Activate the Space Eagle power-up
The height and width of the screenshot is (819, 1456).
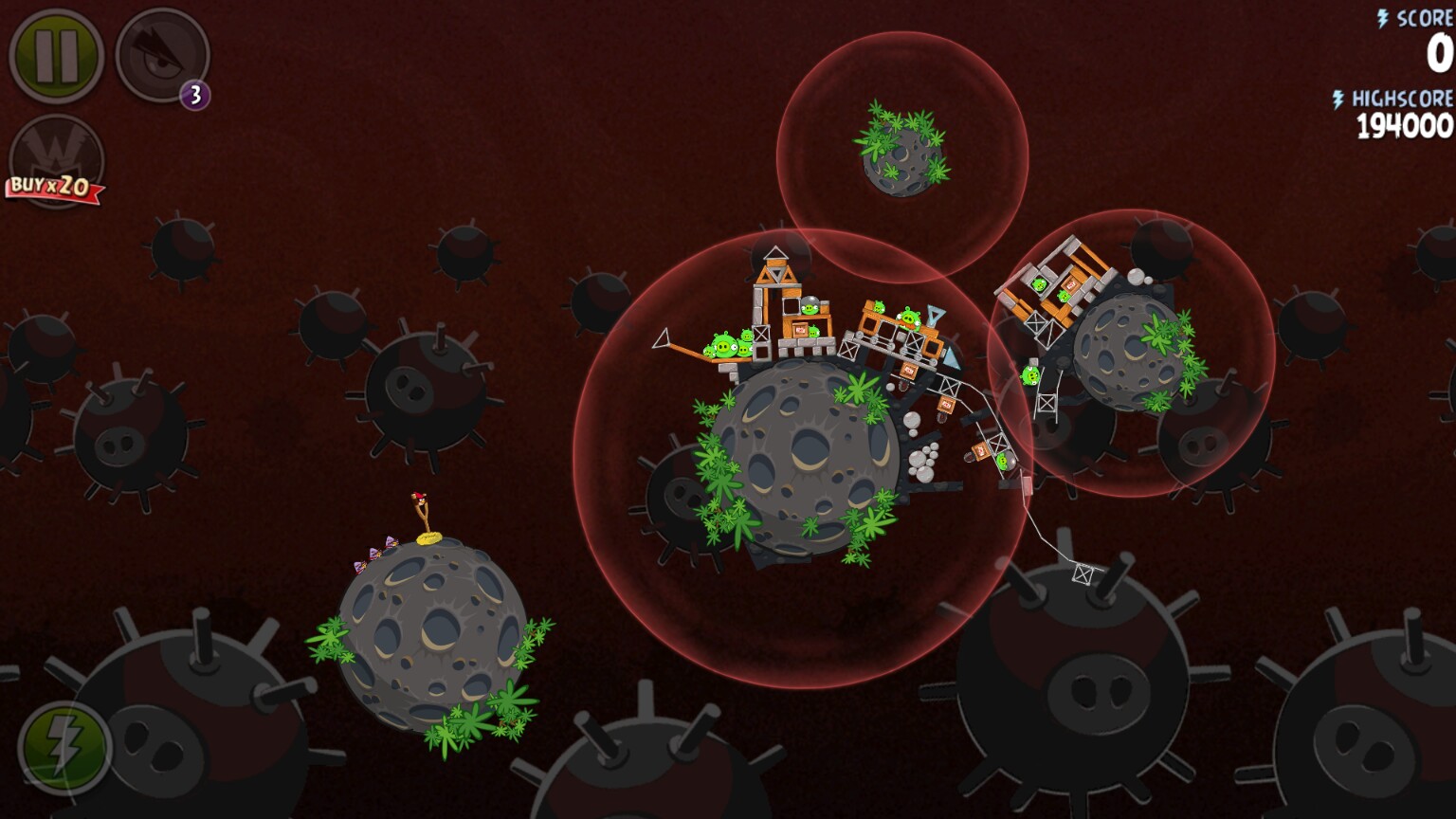(x=161, y=55)
